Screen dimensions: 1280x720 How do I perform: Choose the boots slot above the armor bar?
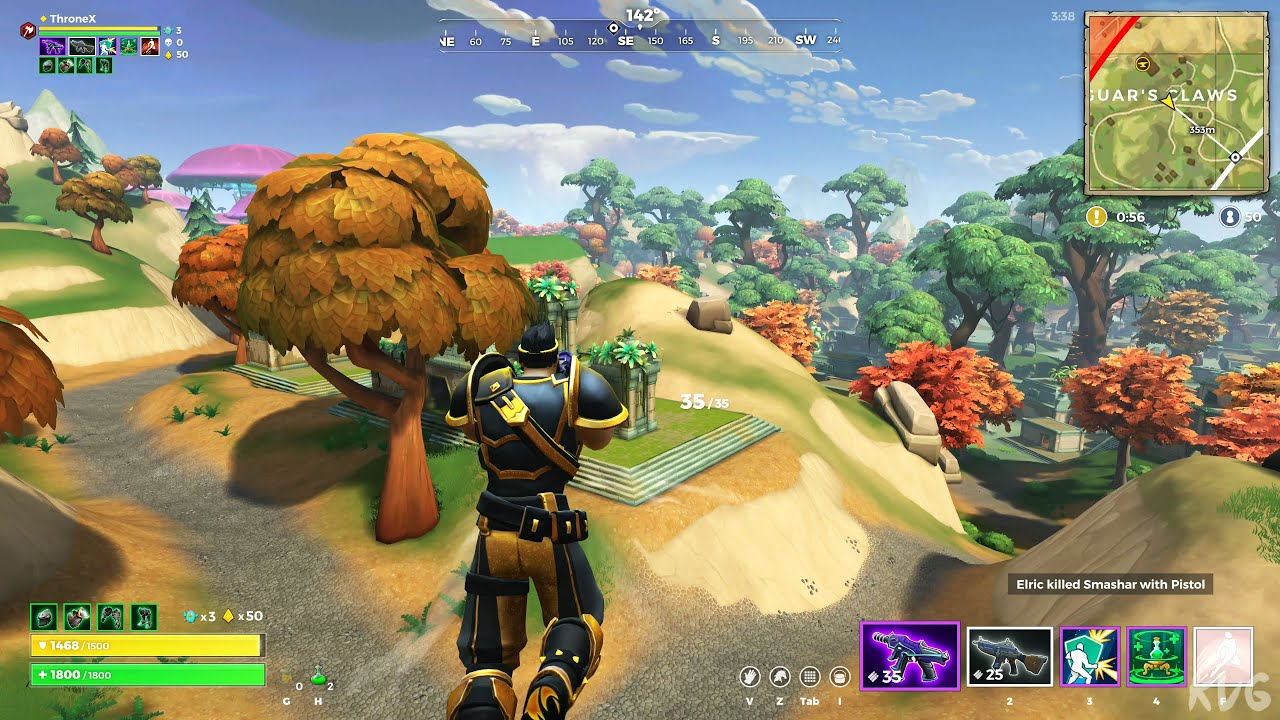(143, 616)
